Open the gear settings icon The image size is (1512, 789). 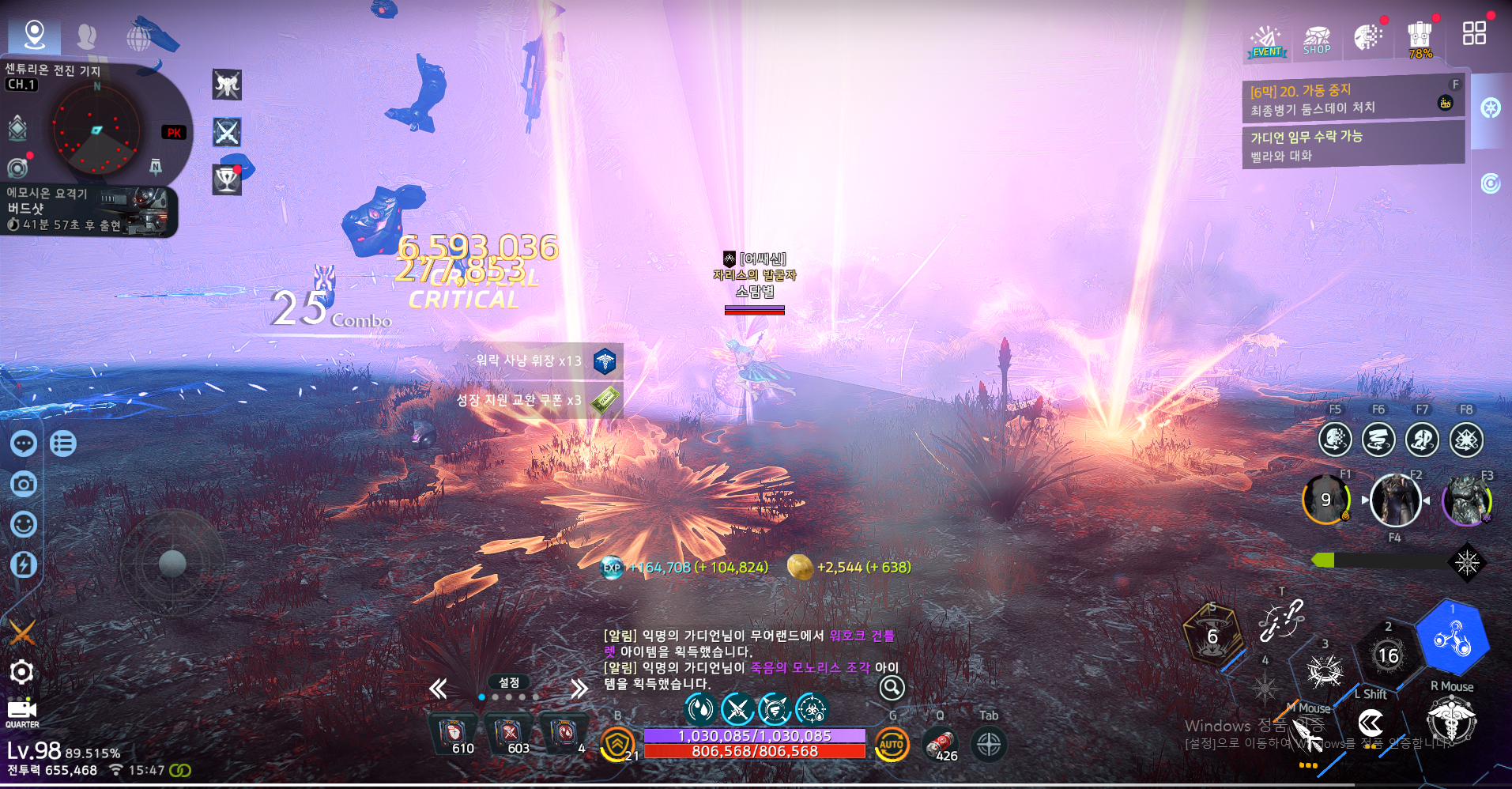pyautogui.click(x=21, y=672)
